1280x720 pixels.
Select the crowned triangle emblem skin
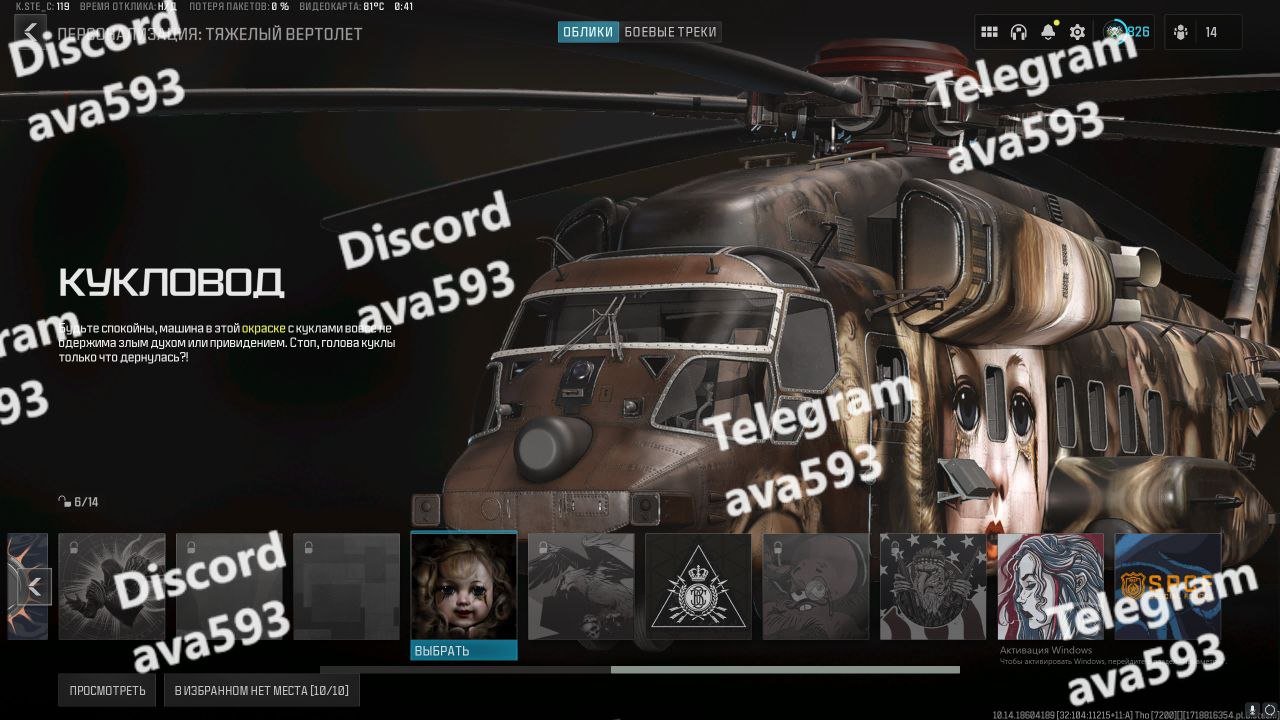[x=698, y=586]
